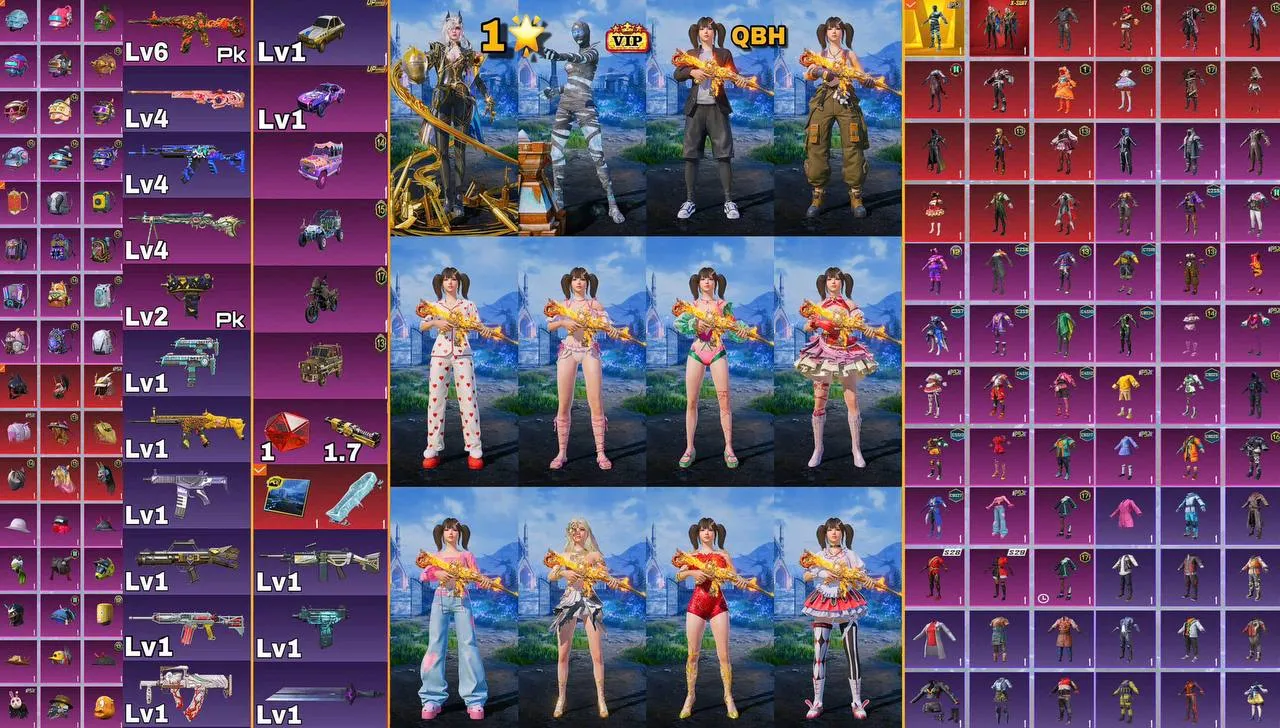This screenshot has height=728, width=1280.
Task: Select the white bucket hat slot
Action: (17, 524)
